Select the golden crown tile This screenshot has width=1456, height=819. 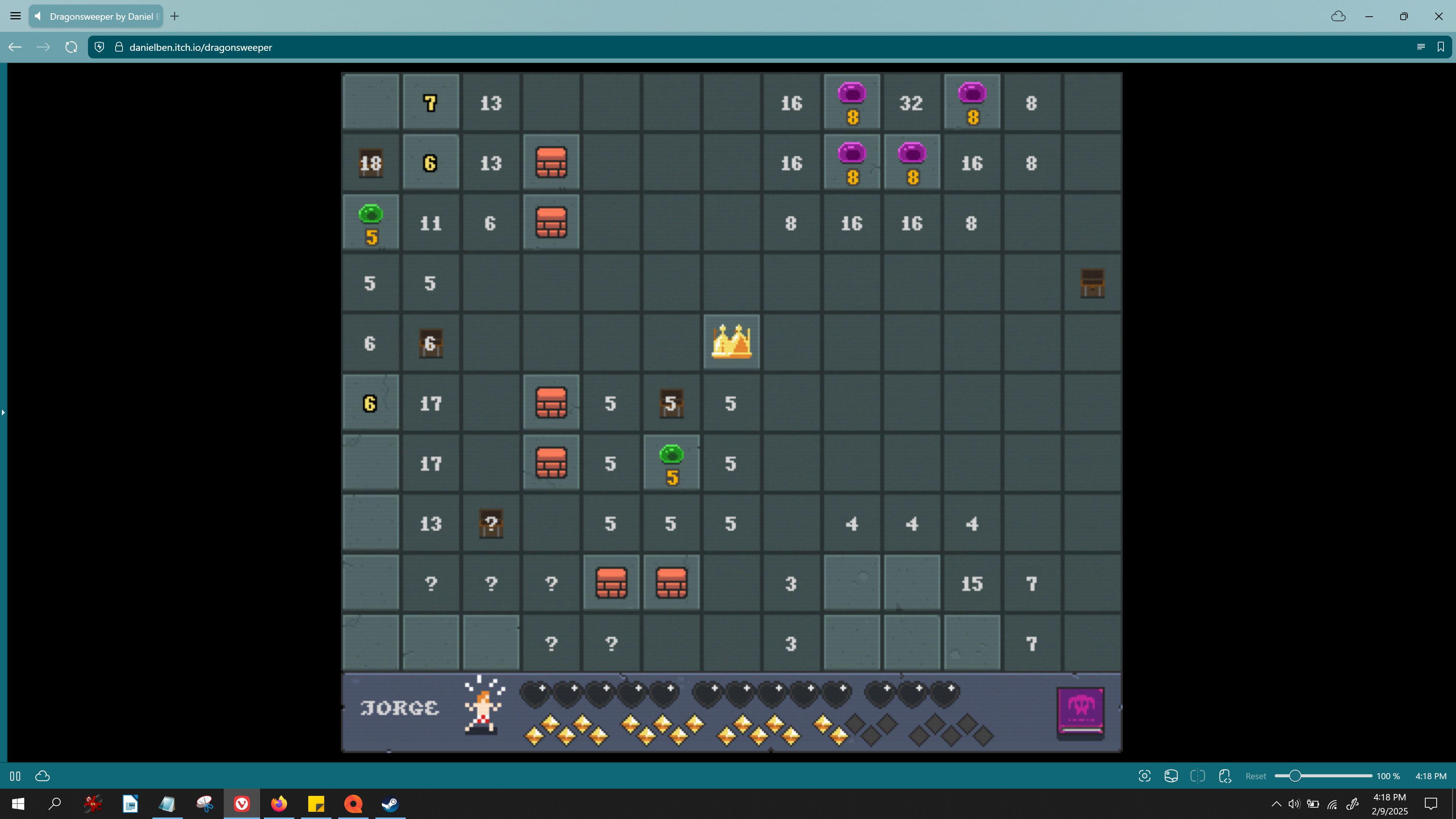(x=731, y=342)
